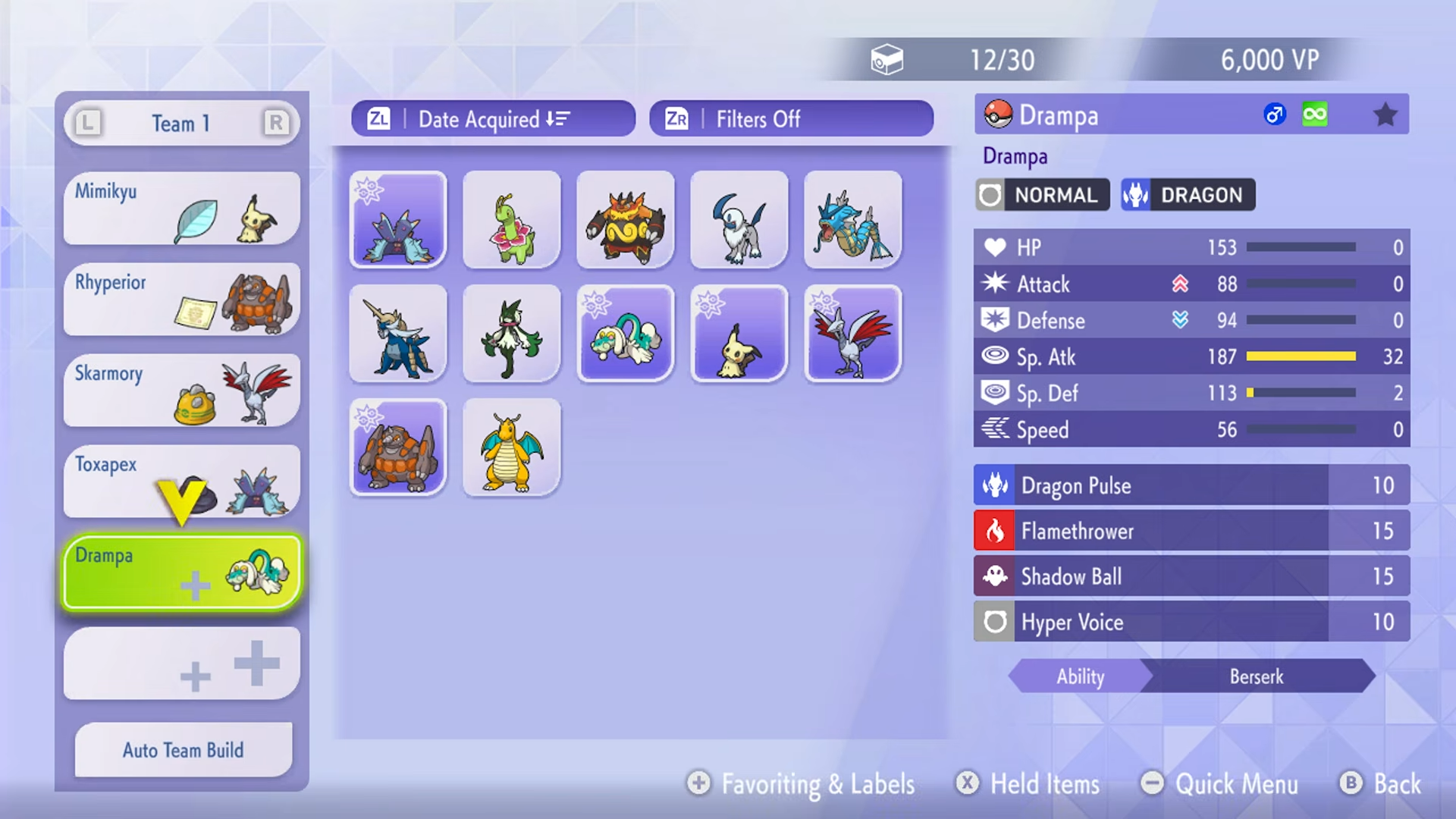Screen dimensions: 1456x819
Task: Pick Gyarados from the box
Action: tap(853, 220)
